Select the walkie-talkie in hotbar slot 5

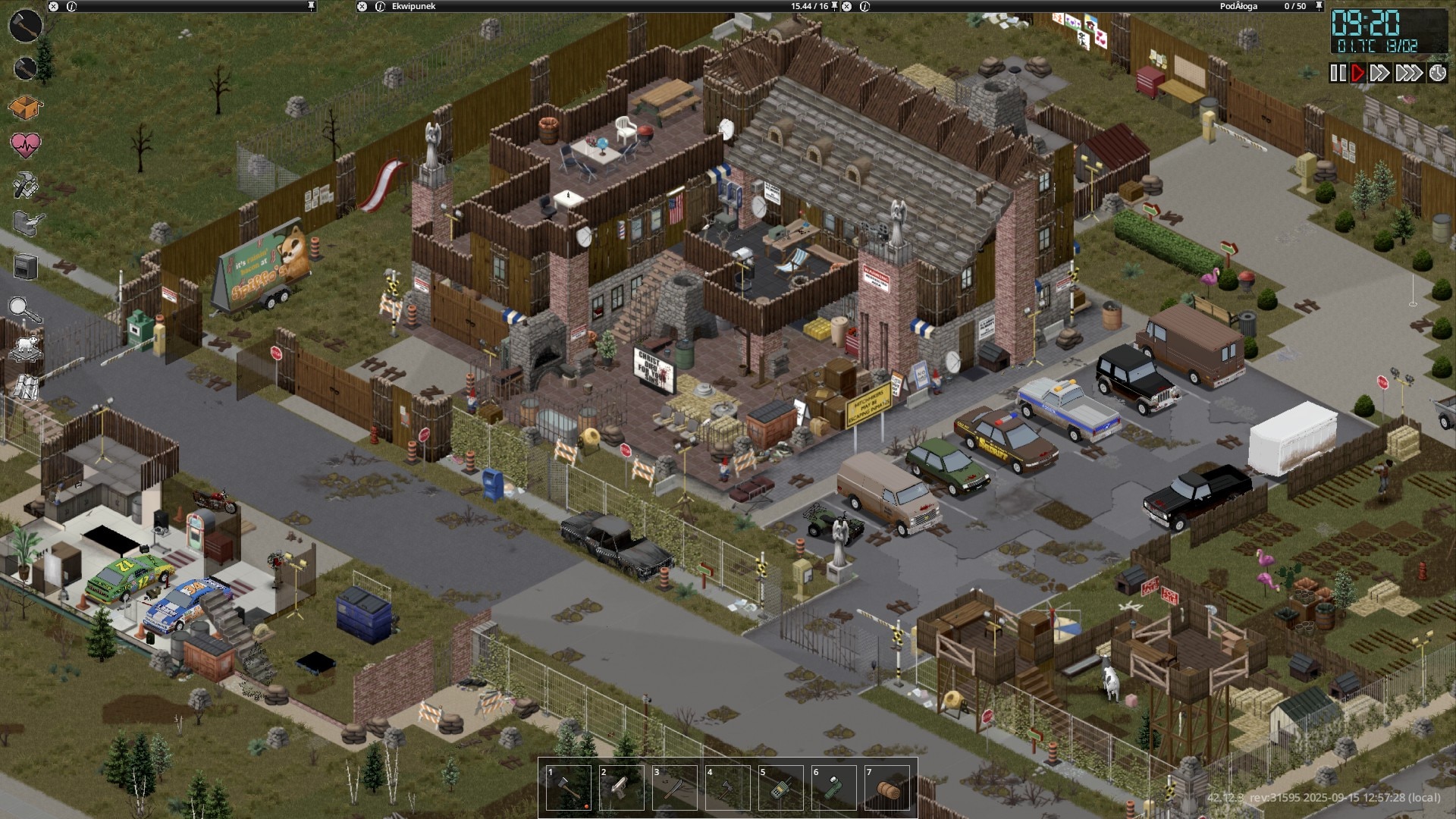[781, 789]
